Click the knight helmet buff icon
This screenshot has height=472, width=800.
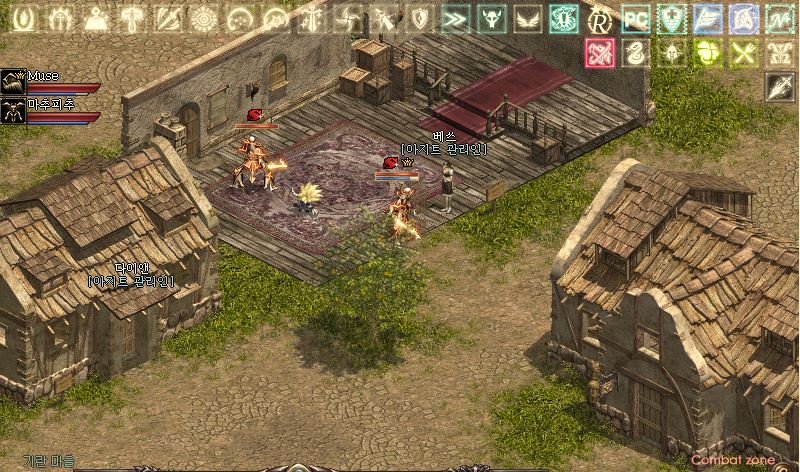pyautogui.click(x=671, y=53)
